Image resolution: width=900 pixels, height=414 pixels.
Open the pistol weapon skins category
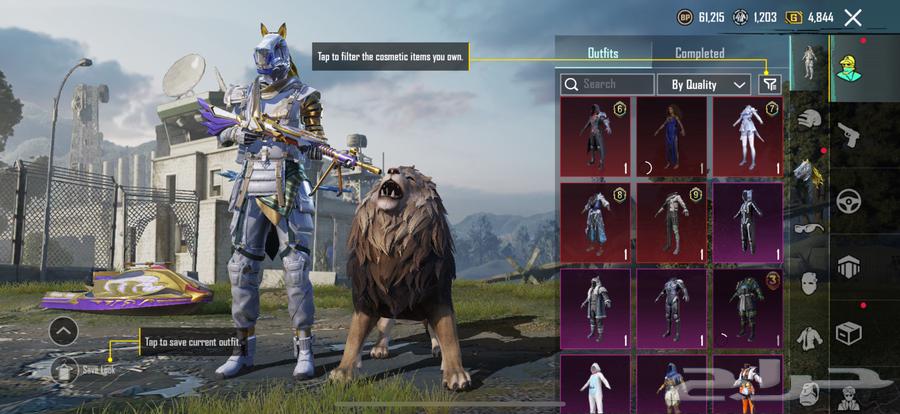[848, 132]
